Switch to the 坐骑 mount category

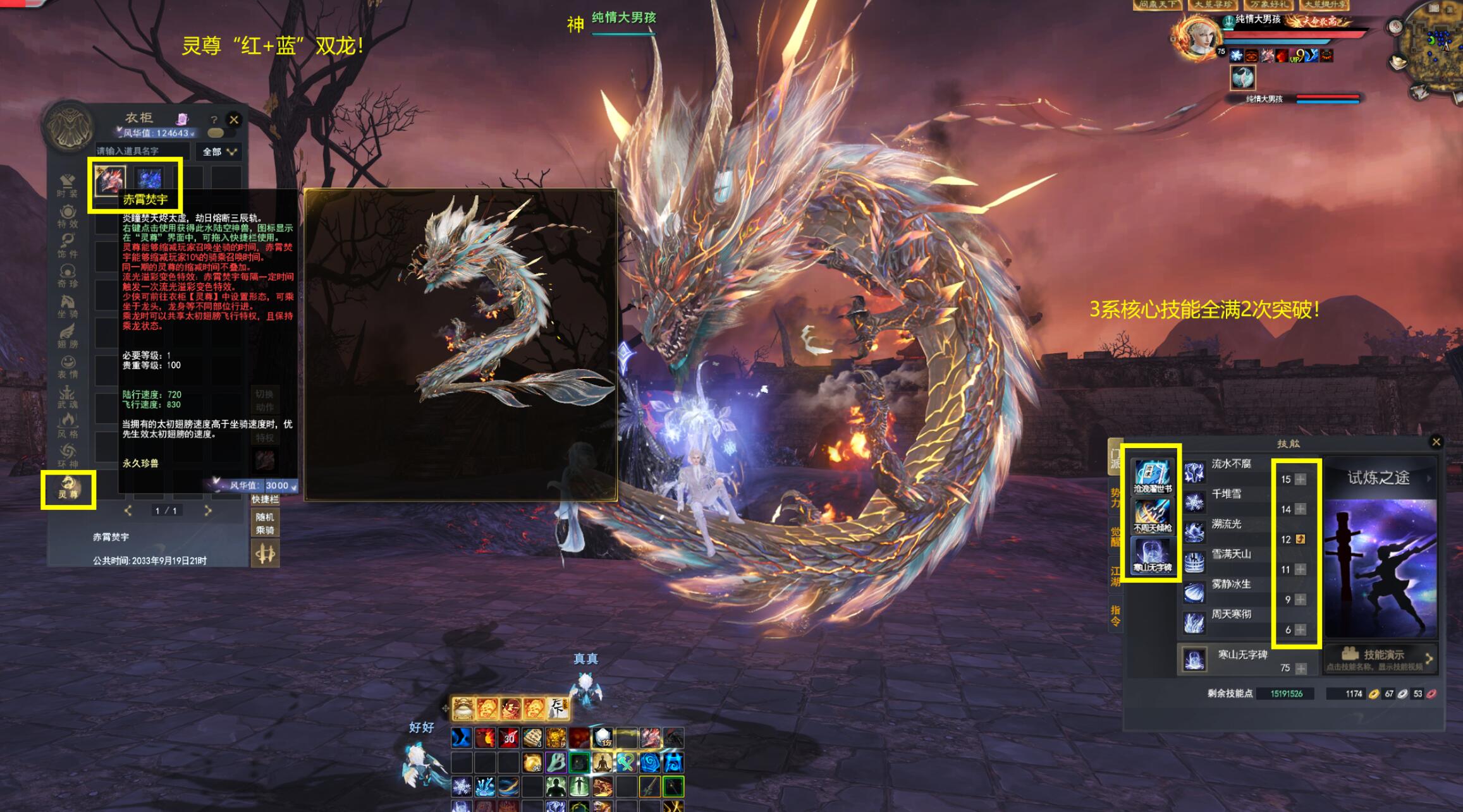point(68,307)
